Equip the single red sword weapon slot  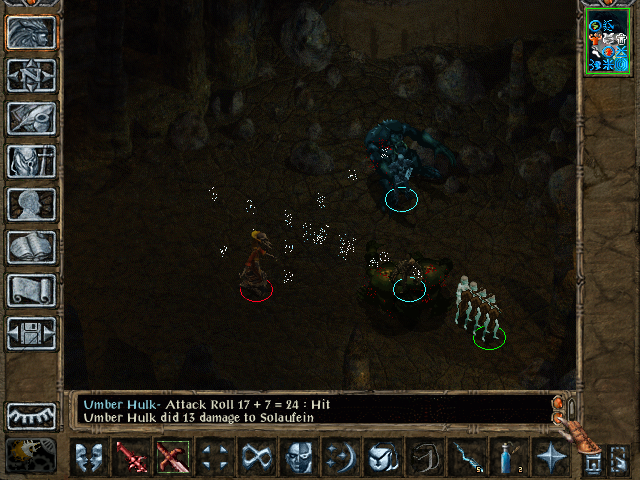[131, 459]
